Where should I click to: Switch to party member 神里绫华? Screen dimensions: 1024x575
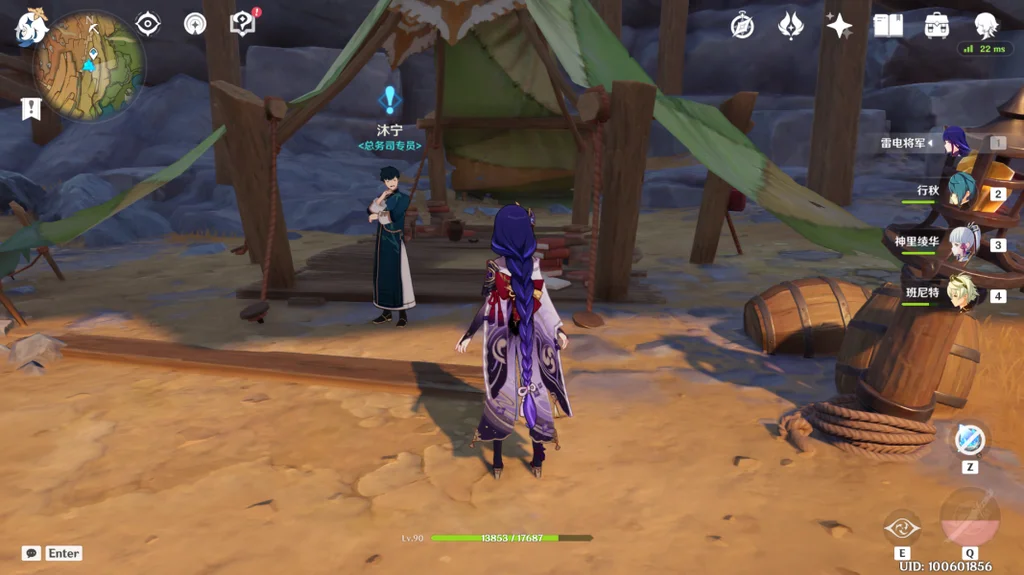click(x=962, y=243)
